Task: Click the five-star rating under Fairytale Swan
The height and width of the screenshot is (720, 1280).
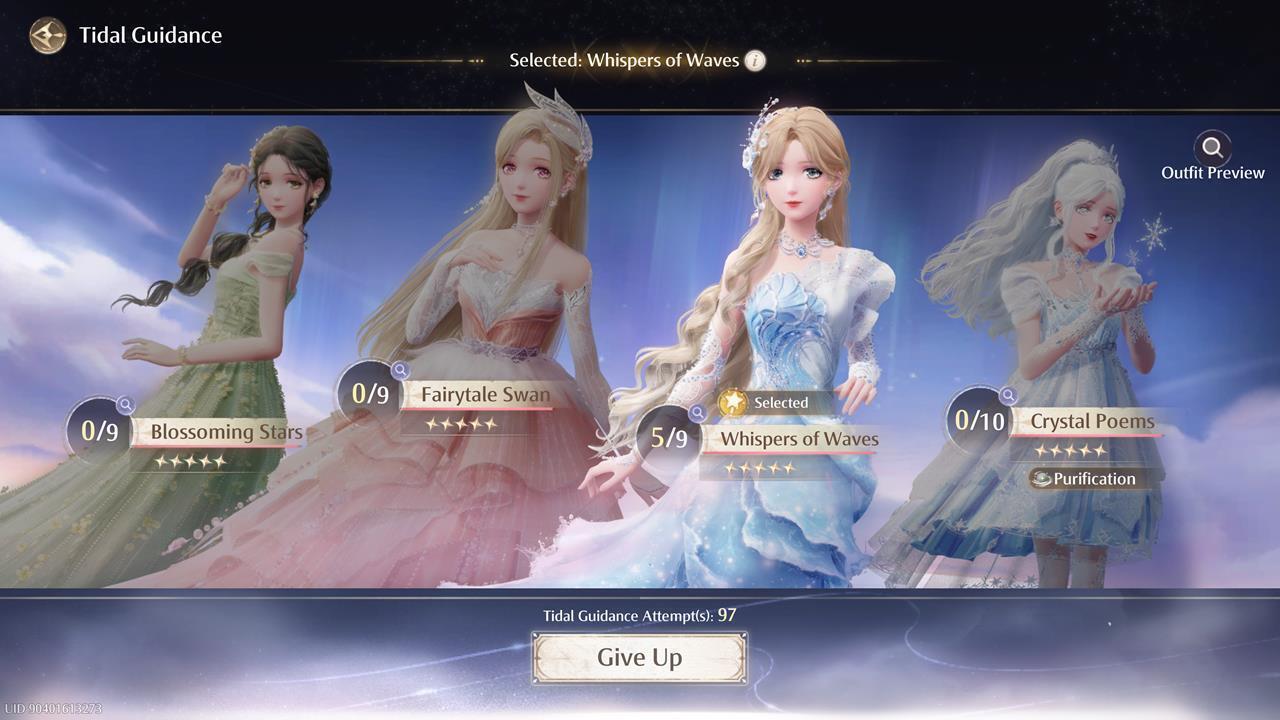Action: click(x=461, y=421)
